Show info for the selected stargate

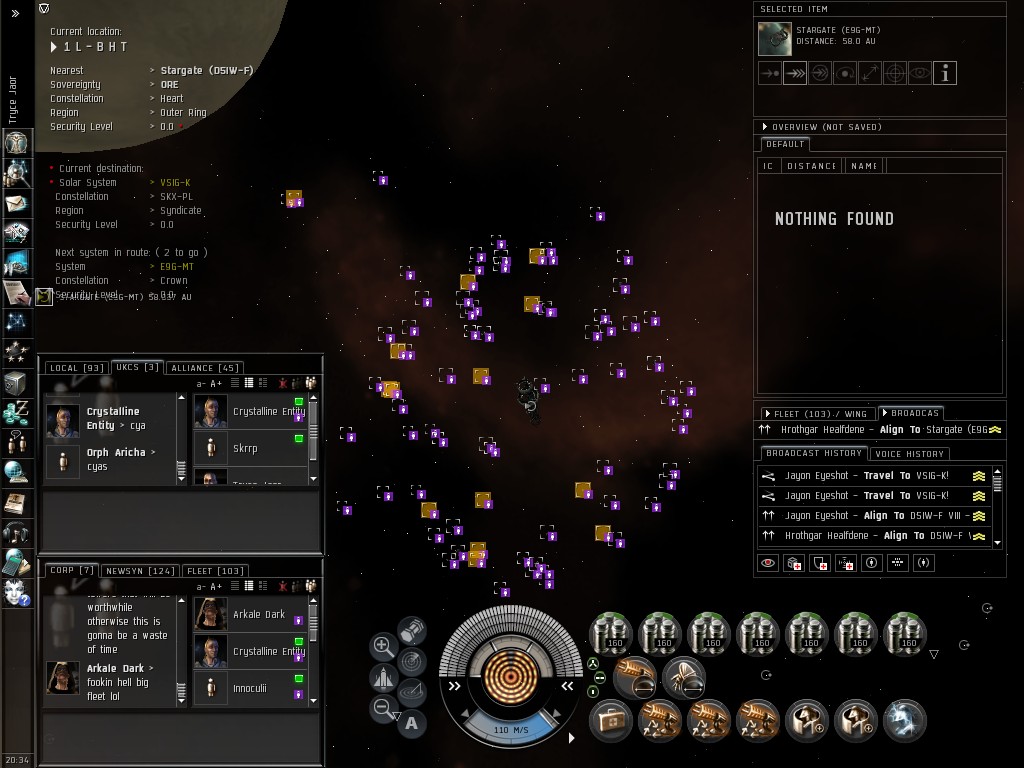pyautogui.click(x=944, y=73)
